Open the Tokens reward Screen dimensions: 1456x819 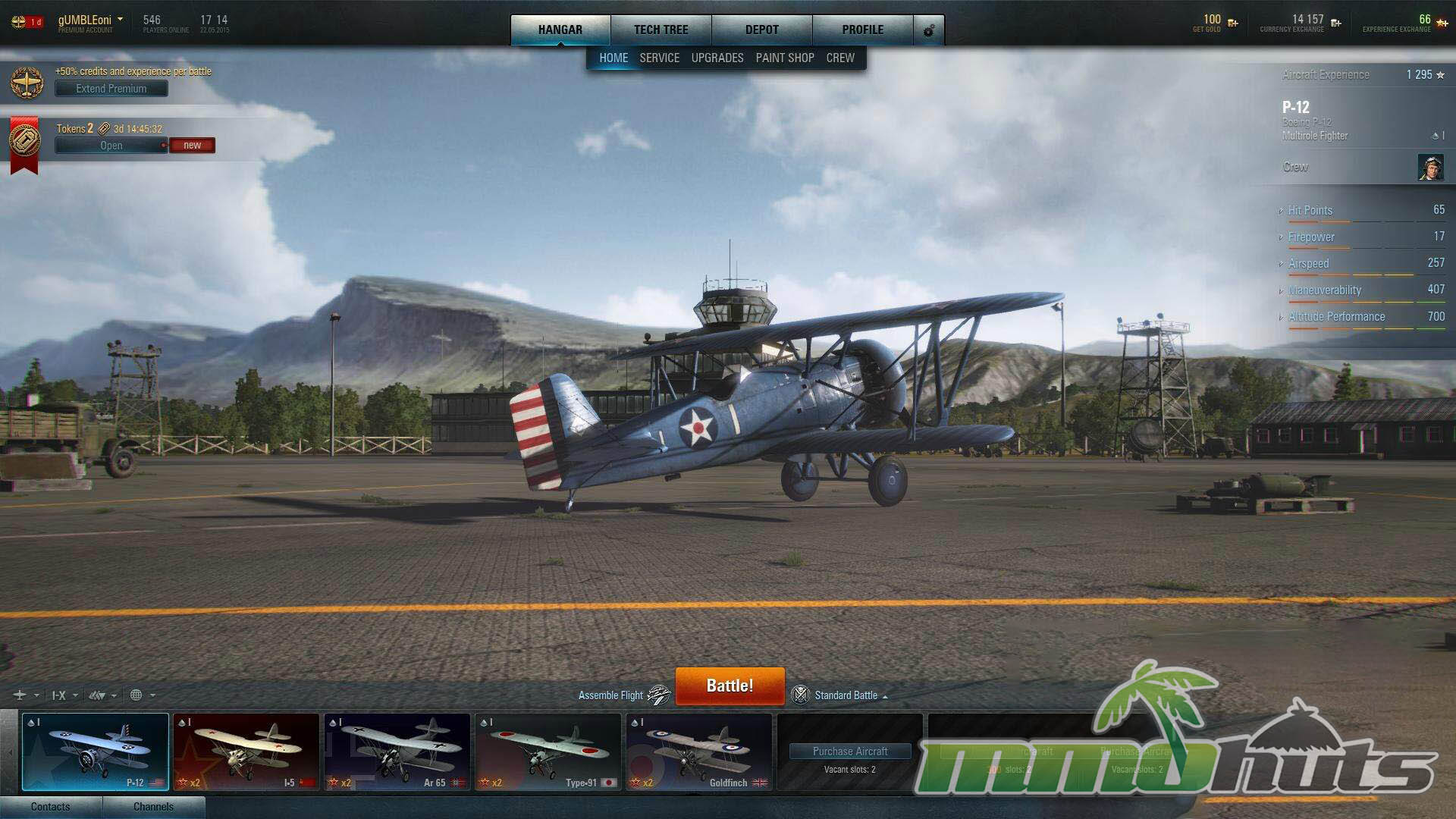[x=111, y=146]
